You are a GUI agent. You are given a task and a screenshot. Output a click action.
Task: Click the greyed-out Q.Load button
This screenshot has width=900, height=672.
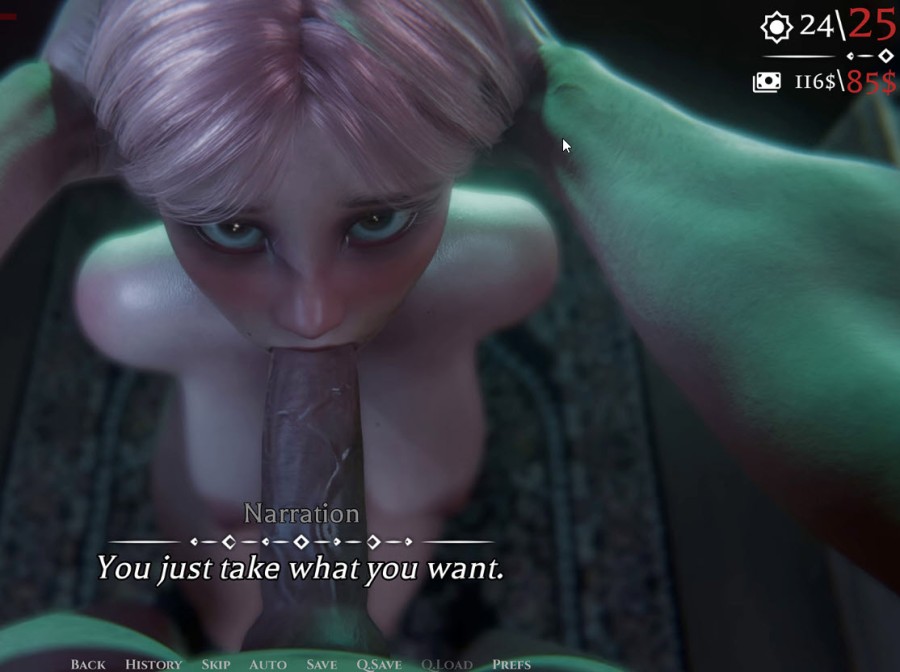446,664
